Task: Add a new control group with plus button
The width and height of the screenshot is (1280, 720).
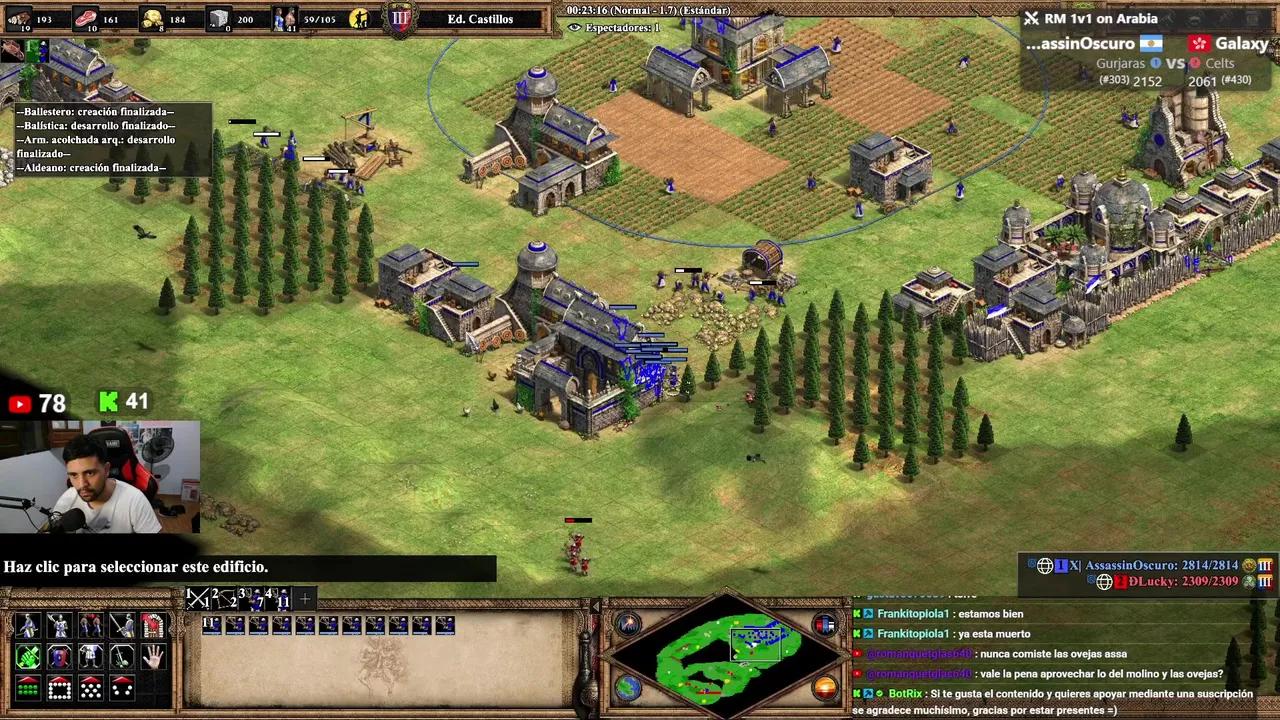Action: point(305,598)
